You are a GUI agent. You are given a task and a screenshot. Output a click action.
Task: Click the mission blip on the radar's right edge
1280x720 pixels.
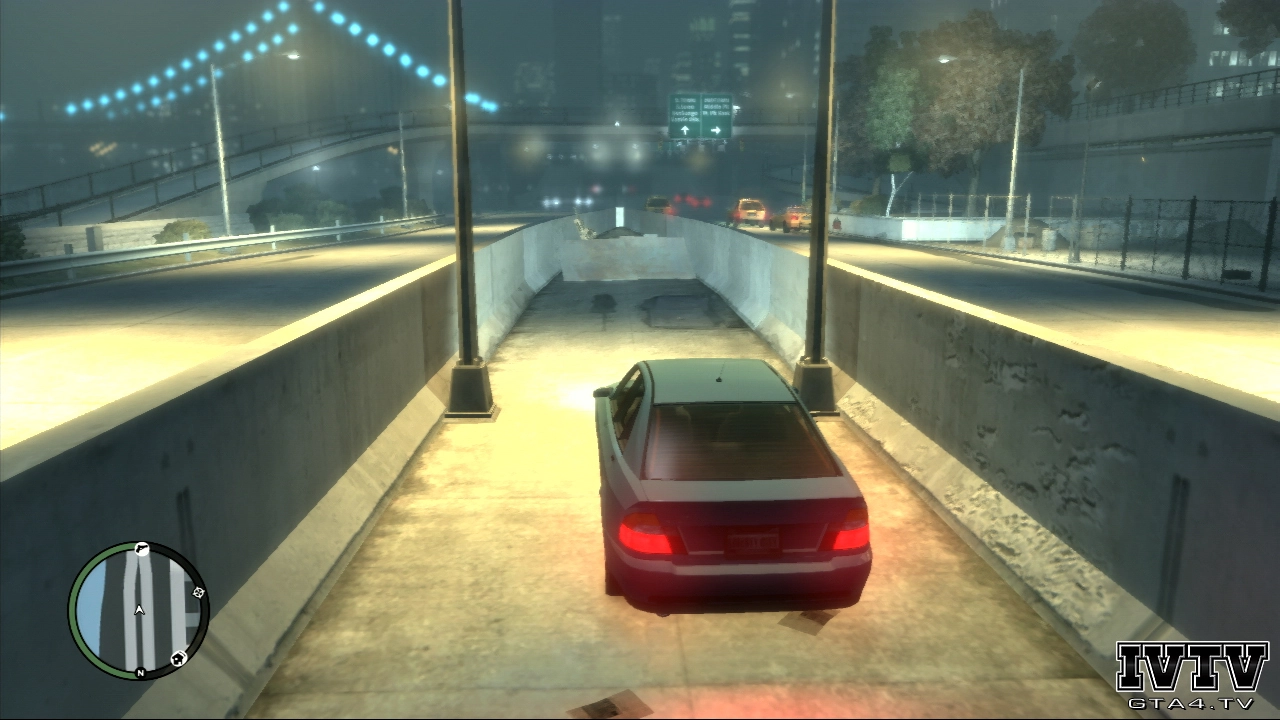point(198,593)
